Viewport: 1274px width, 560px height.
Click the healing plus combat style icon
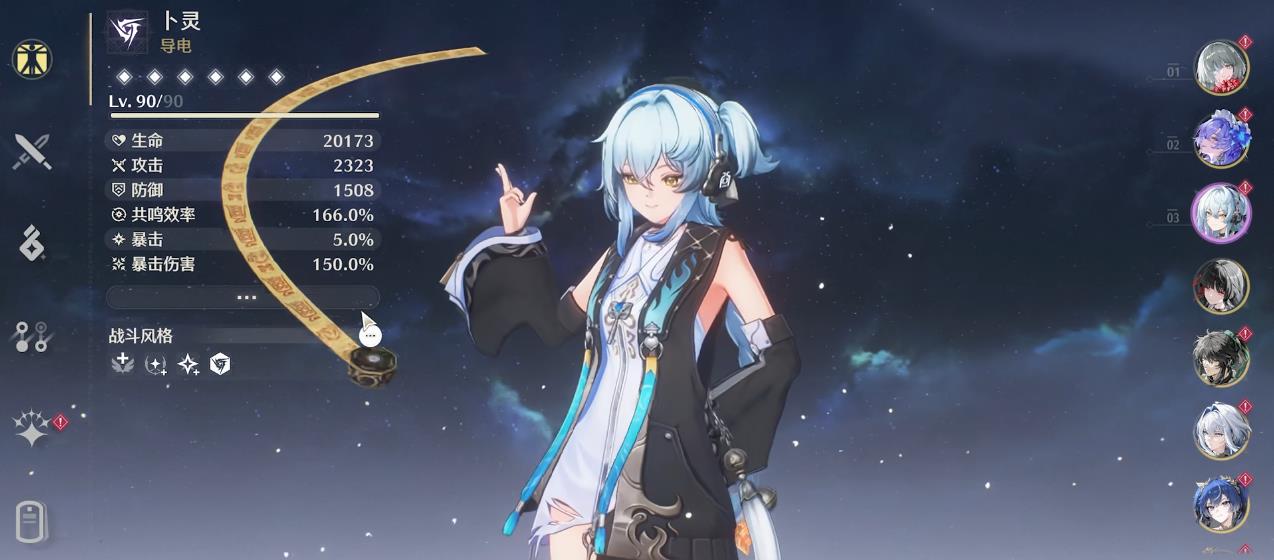click(123, 365)
